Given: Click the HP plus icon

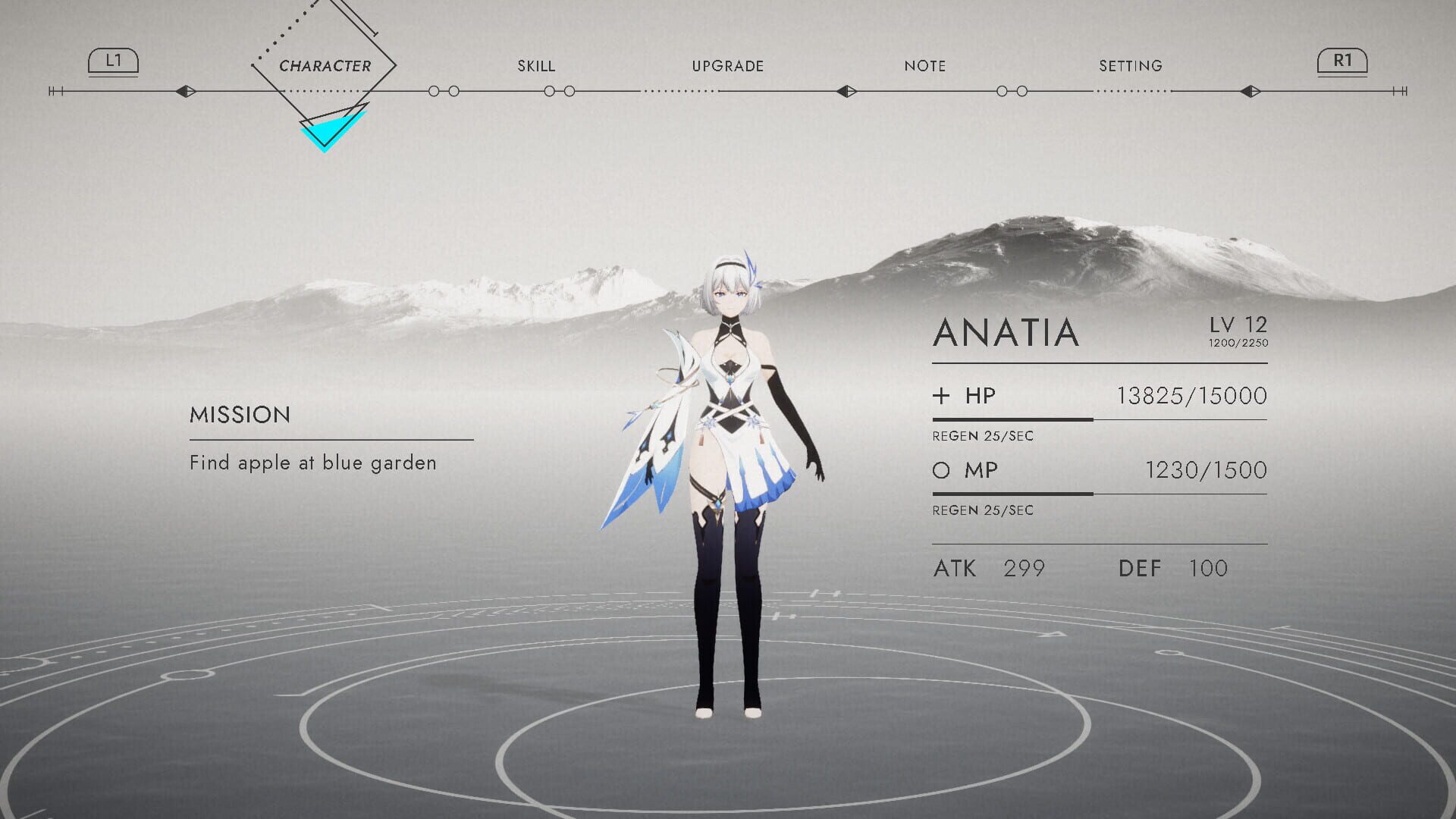Looking at the screenshot, I should click(941, 395).
